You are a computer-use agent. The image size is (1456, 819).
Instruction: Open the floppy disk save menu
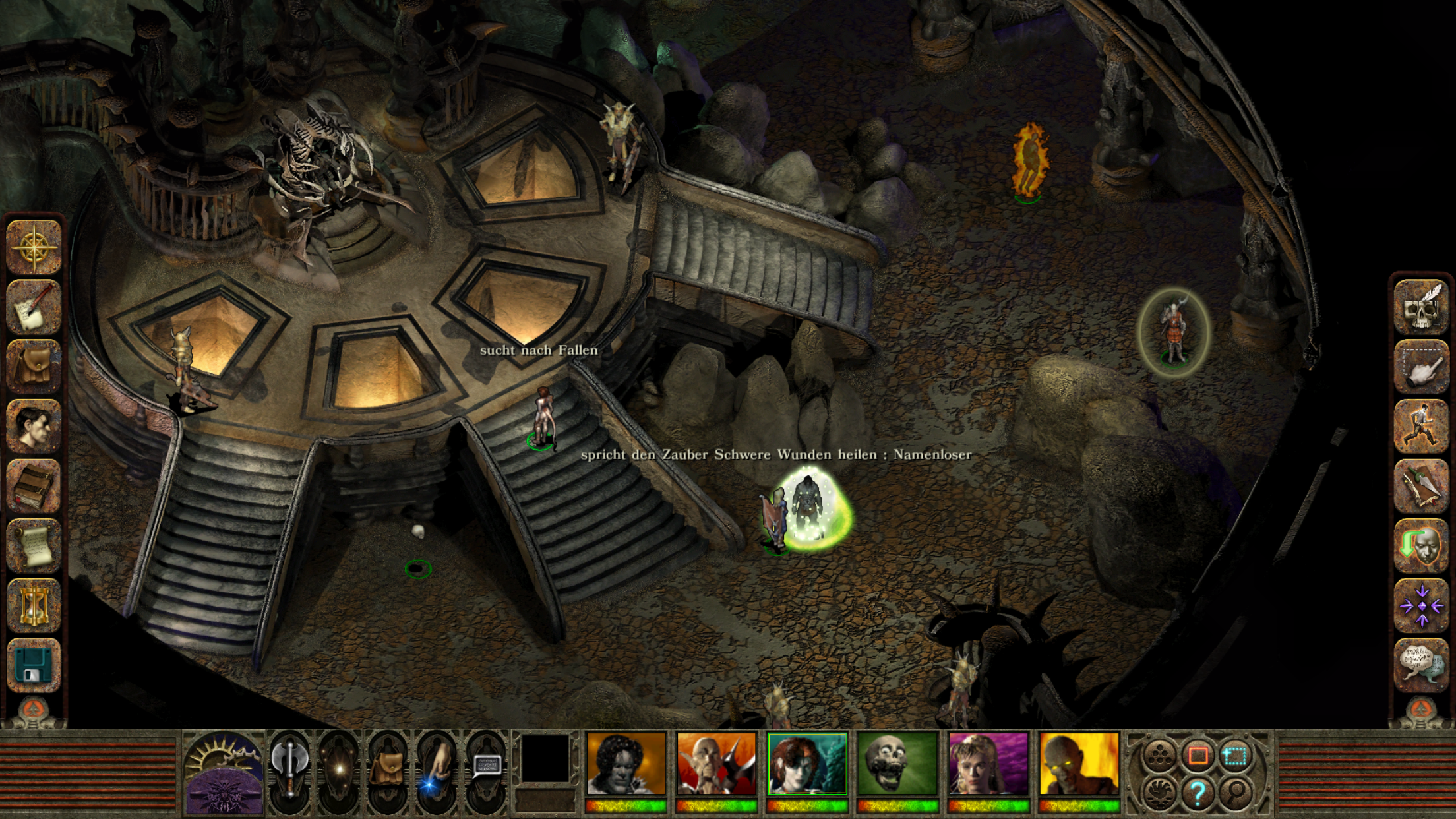[34, 665]
